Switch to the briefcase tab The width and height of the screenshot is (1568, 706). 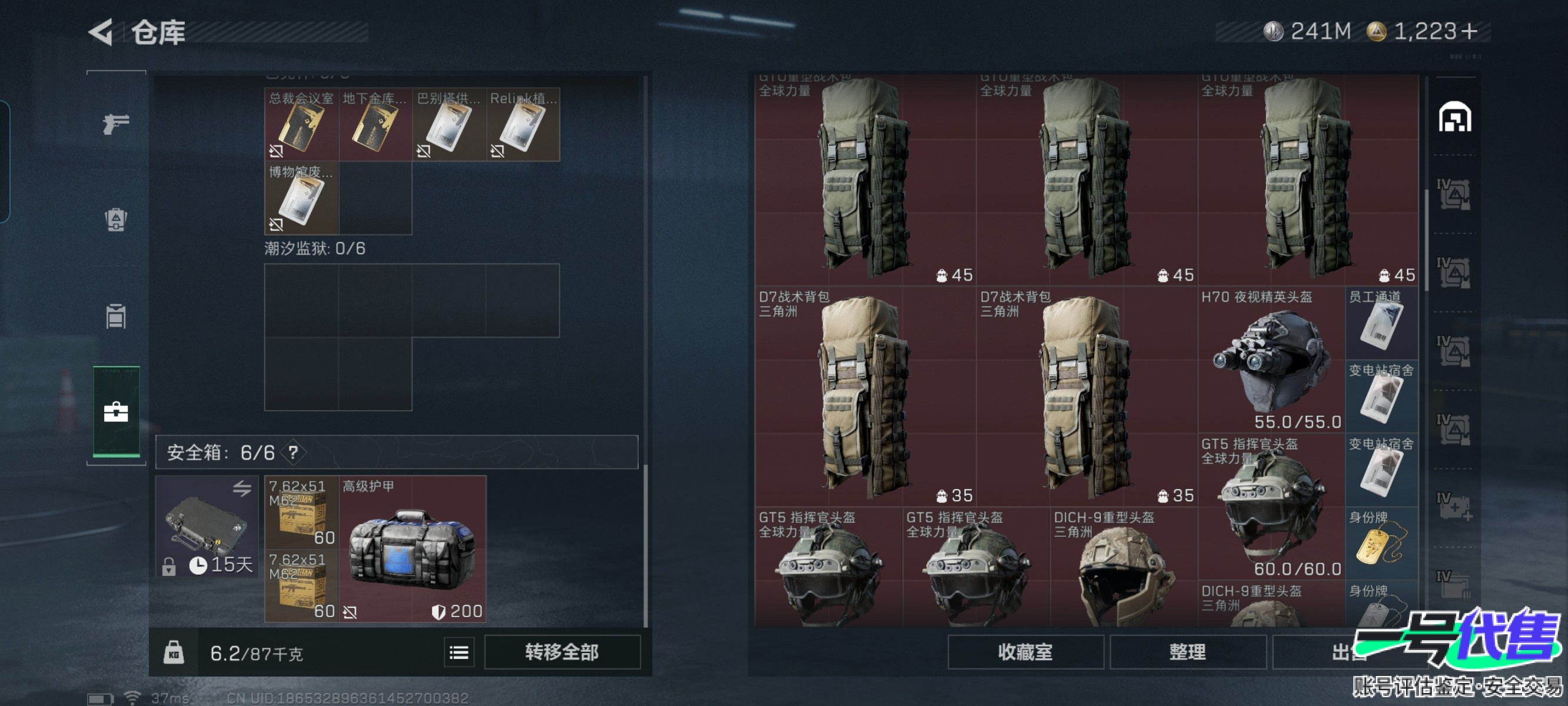pyautogui.click(x=115, y=412)
